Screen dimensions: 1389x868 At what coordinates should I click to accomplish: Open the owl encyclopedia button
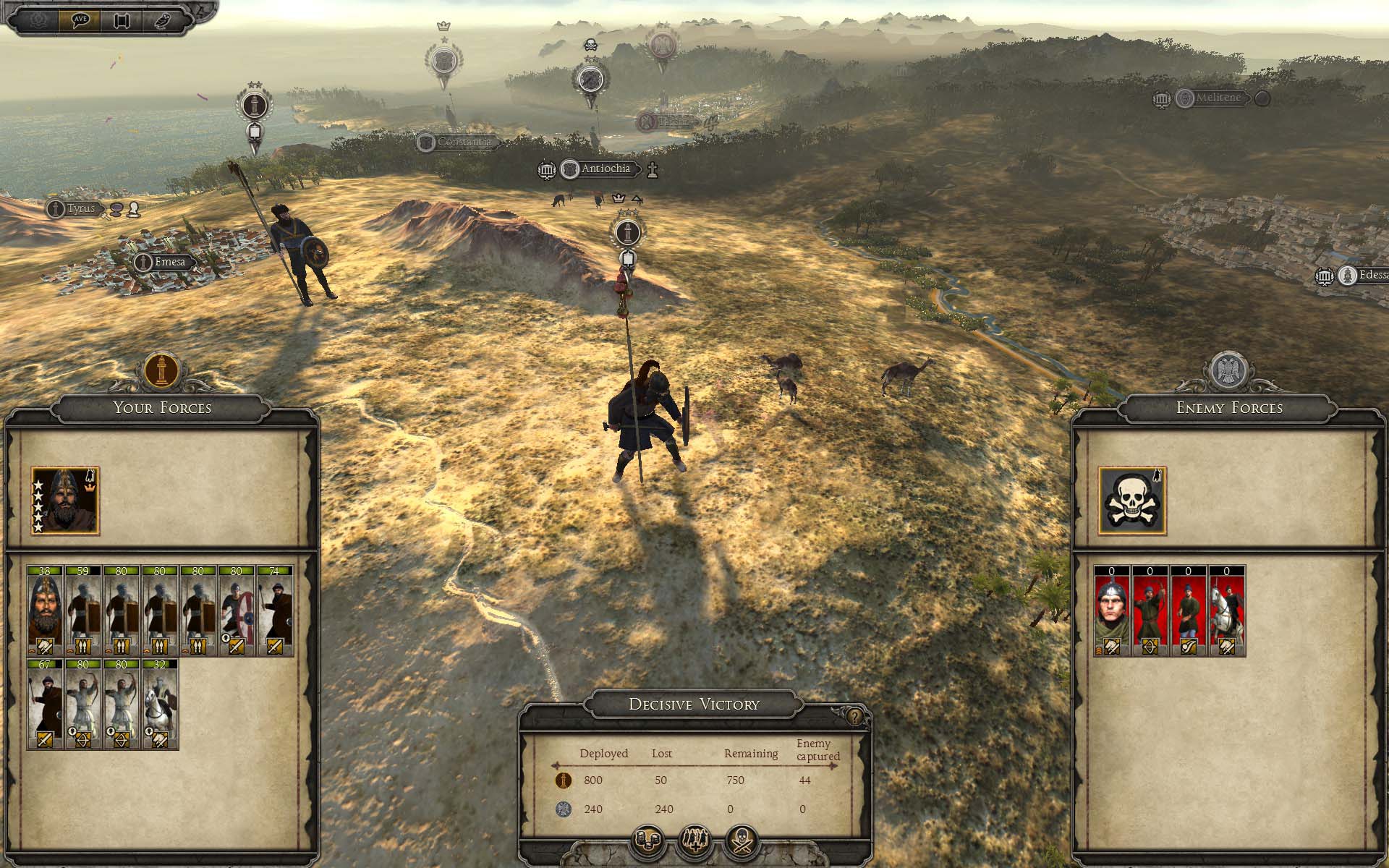163,20
